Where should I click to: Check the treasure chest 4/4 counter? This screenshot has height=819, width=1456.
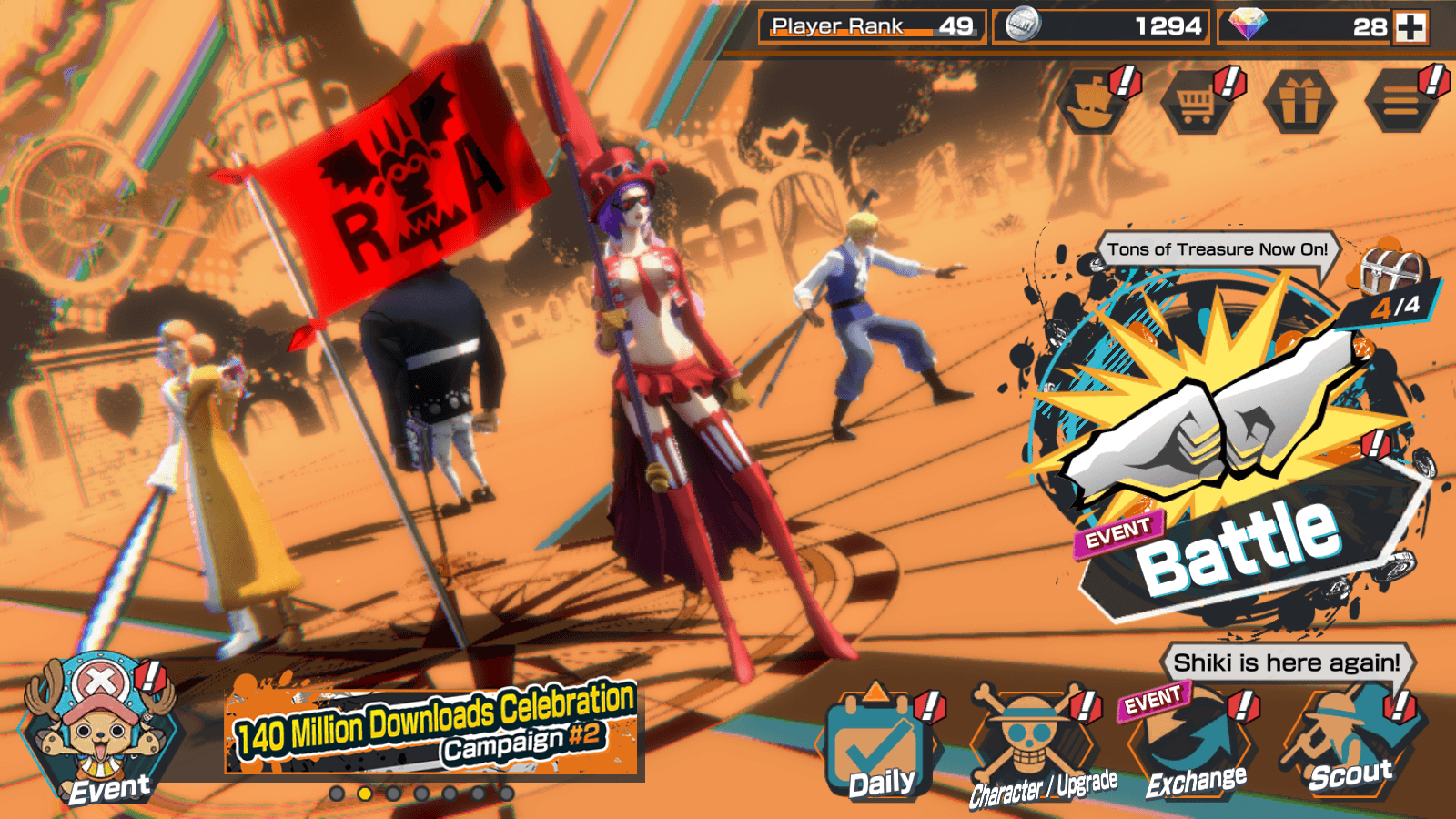pos(1392,284)
